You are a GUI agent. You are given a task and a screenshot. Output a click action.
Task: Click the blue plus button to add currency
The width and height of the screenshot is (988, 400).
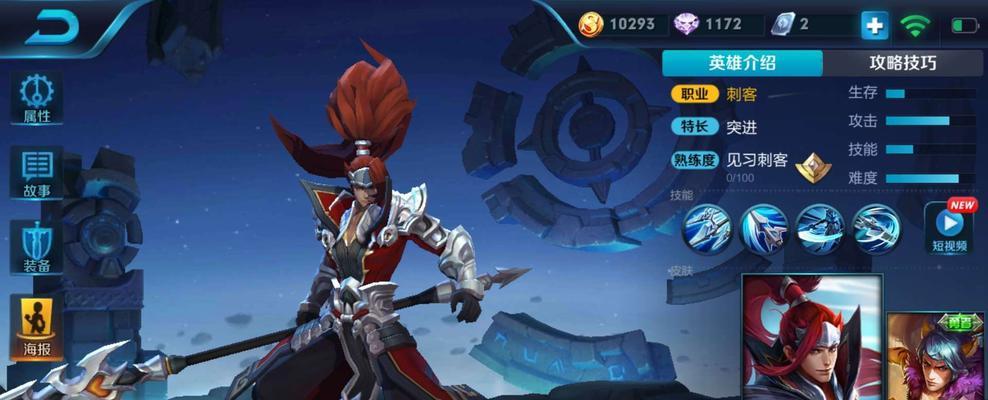click(x=873, y=24)
